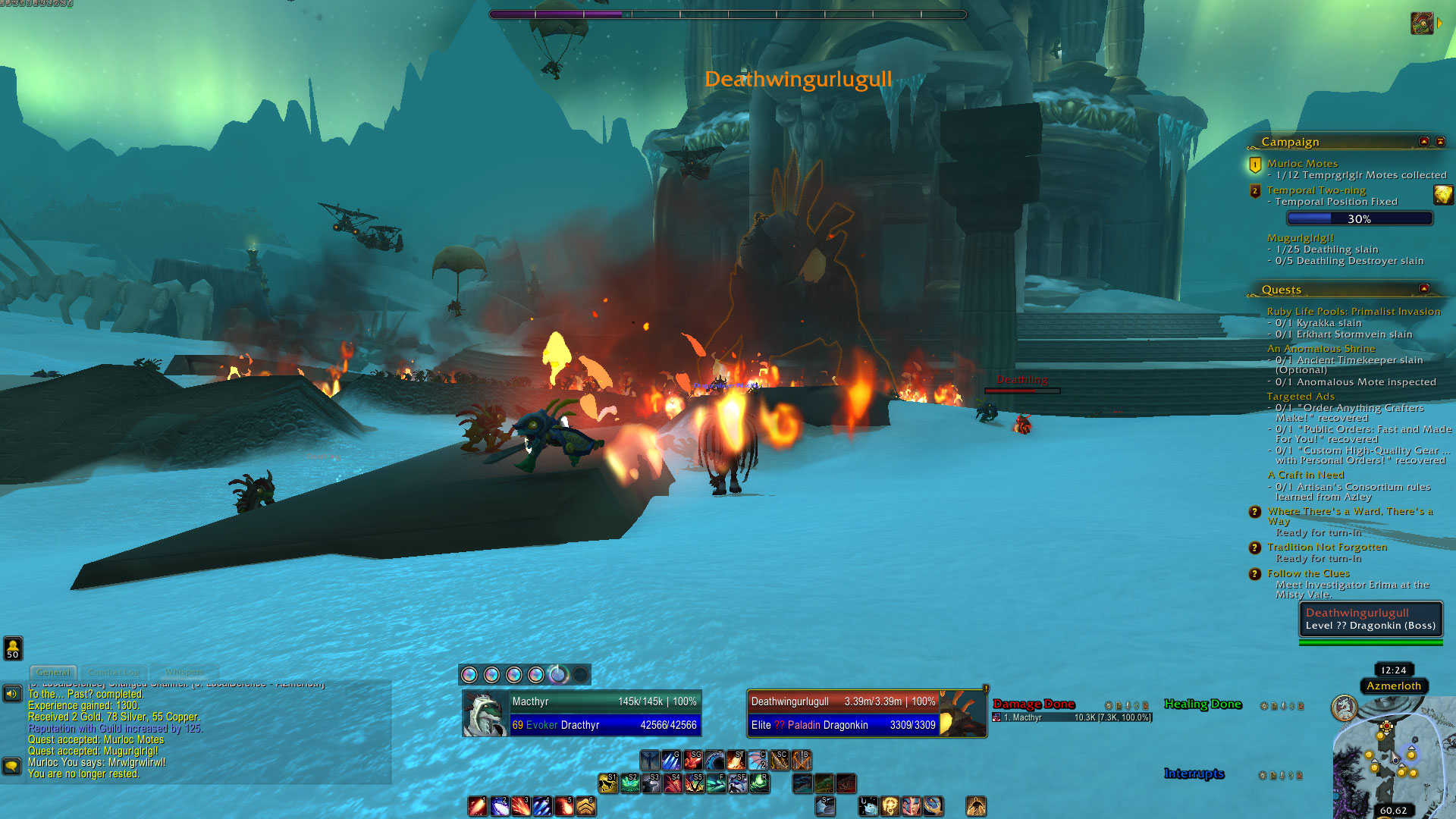Collapse the Quests tracker section

(1424, 289)
